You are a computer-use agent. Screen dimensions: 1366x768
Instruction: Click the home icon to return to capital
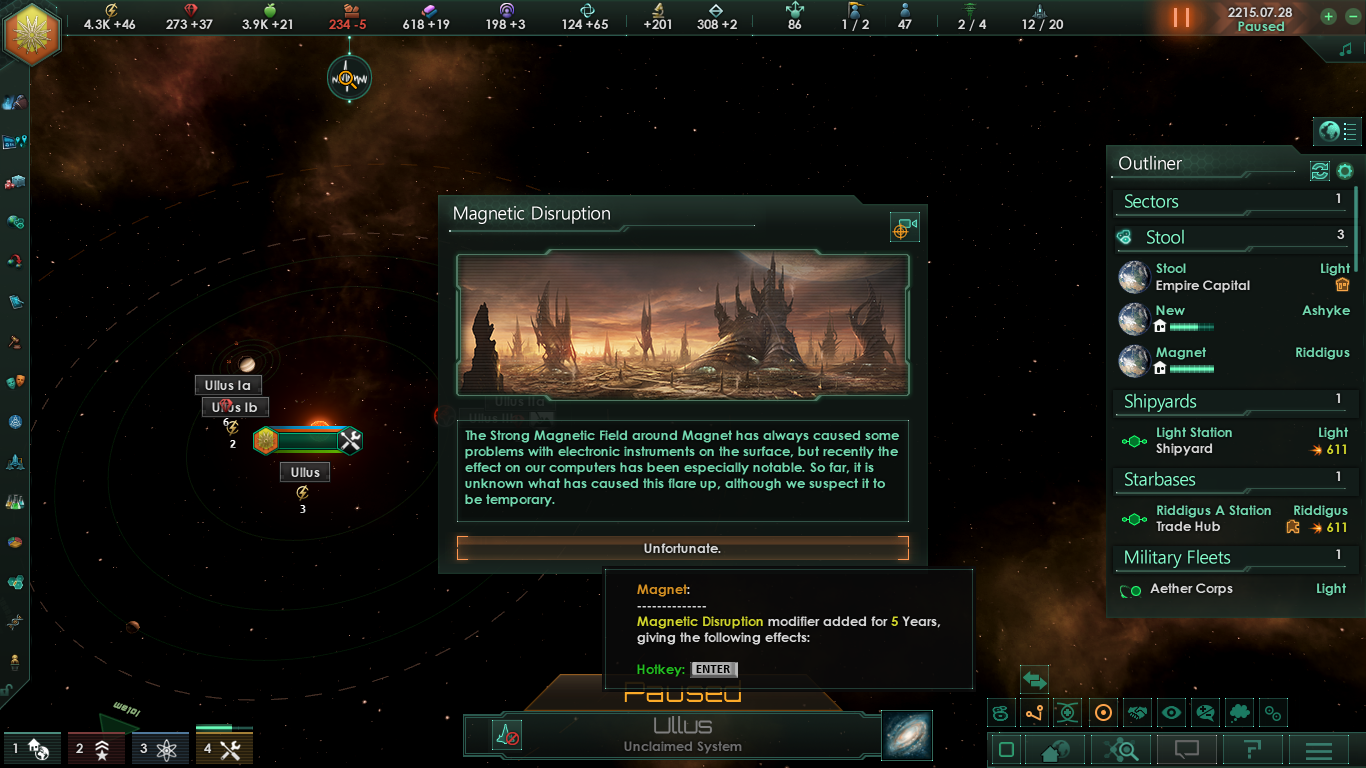1052,750
